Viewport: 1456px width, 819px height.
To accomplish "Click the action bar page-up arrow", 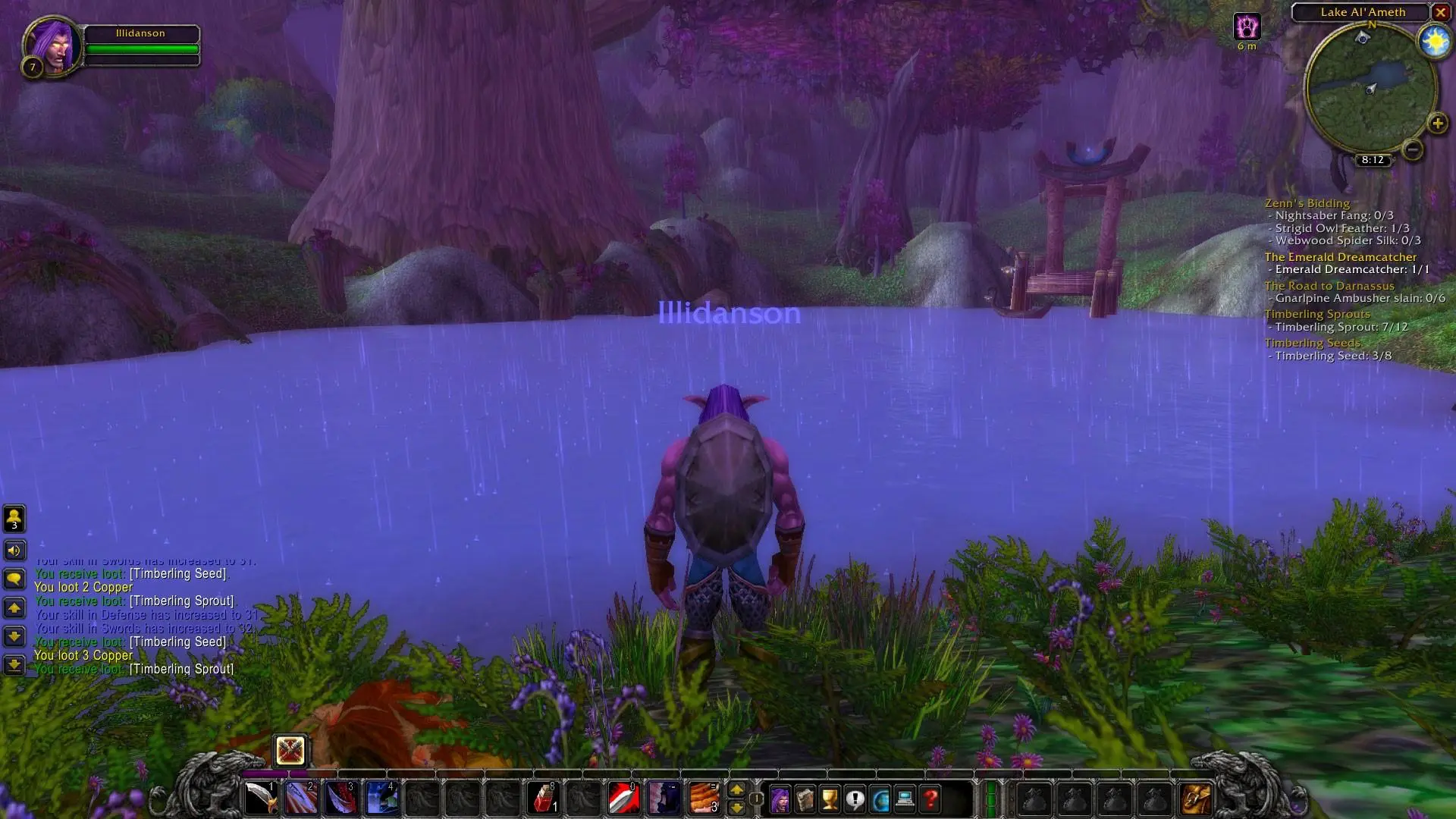I will [x=737, y=791].
